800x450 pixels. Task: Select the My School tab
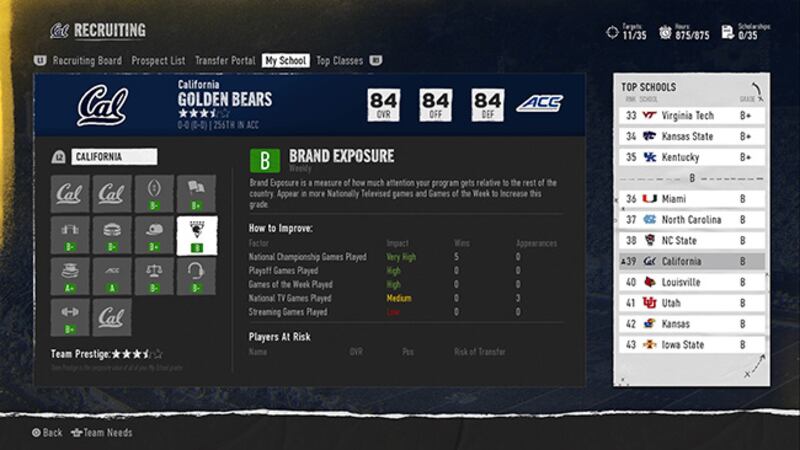point(285,61)
